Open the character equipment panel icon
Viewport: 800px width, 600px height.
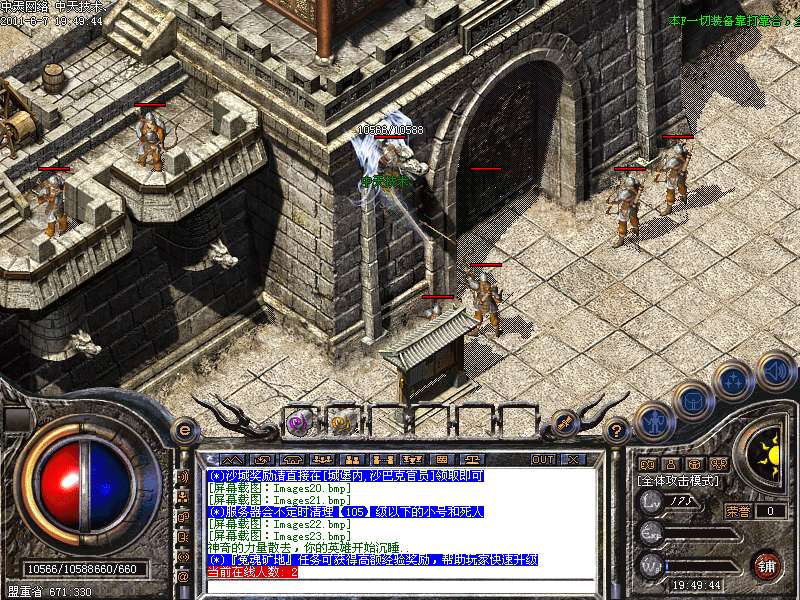pos(655,424)
